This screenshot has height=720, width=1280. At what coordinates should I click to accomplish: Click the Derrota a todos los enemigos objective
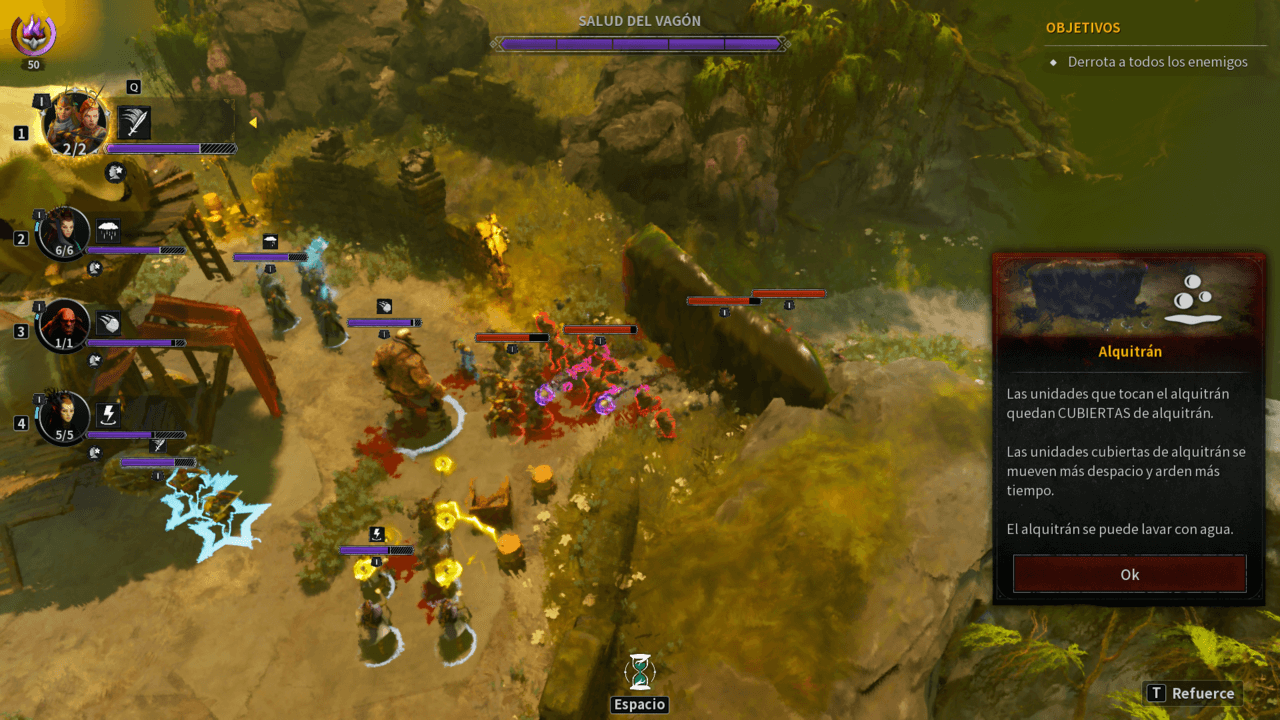[x=1157, y=62]
